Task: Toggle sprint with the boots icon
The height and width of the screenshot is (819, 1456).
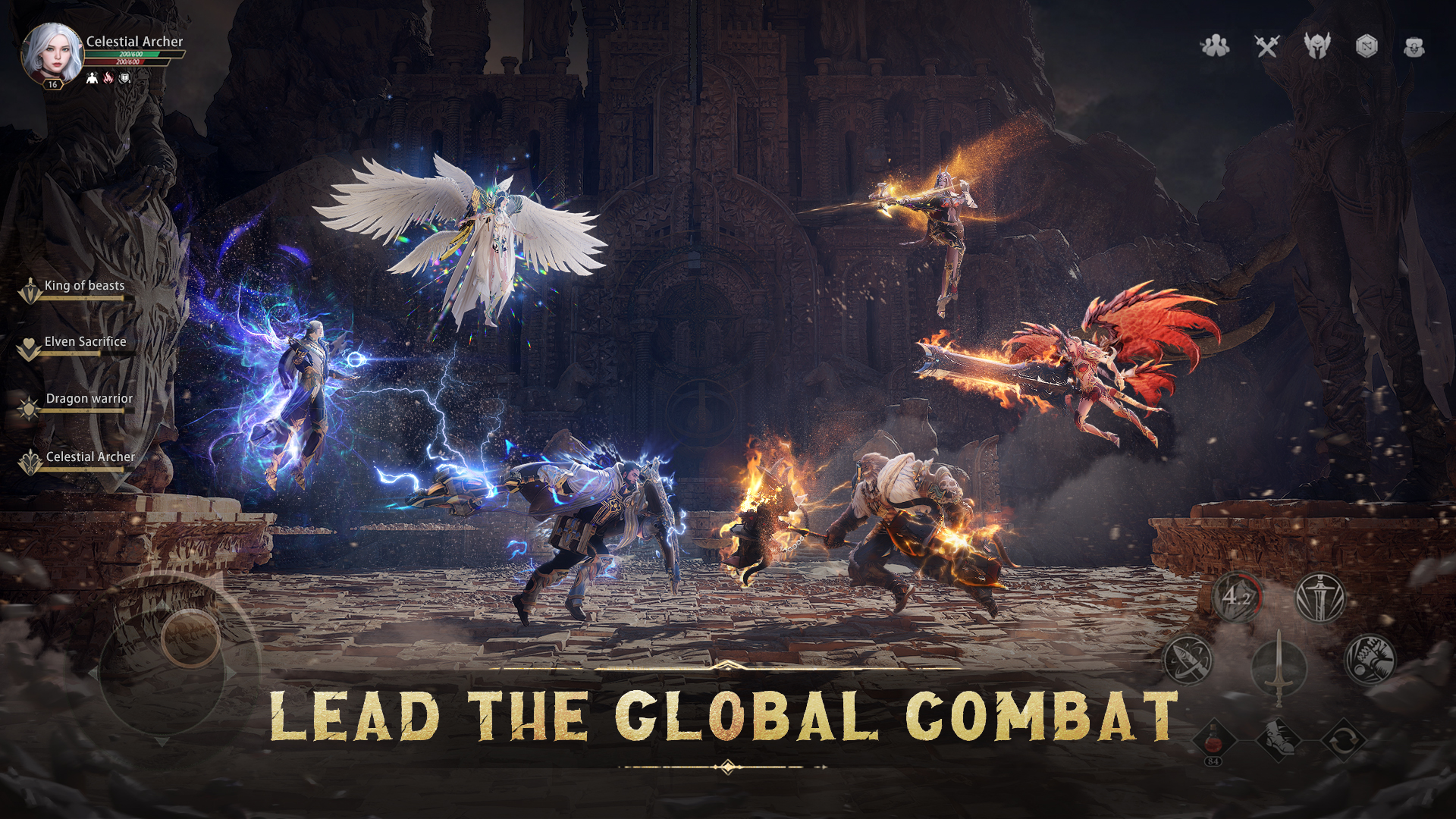Action: tap(1279, 739)
